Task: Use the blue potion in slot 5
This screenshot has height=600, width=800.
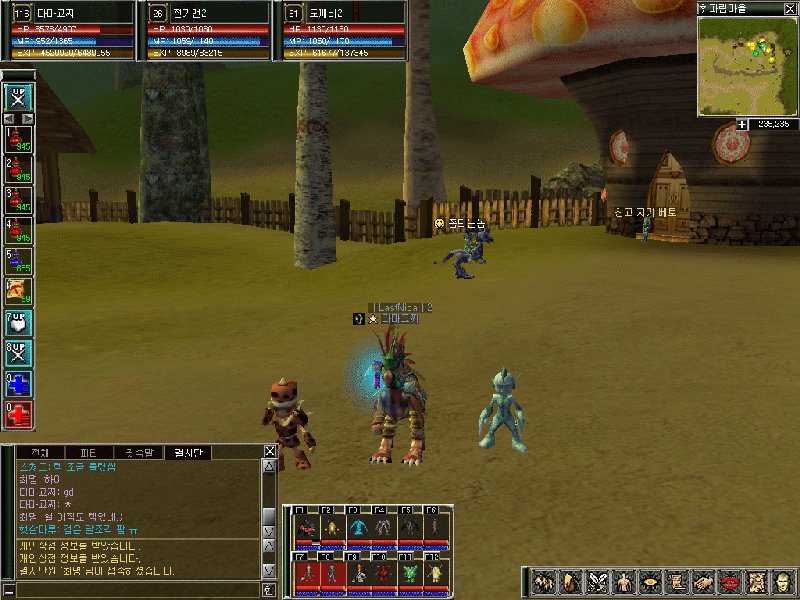Action: tap(19, 262)
